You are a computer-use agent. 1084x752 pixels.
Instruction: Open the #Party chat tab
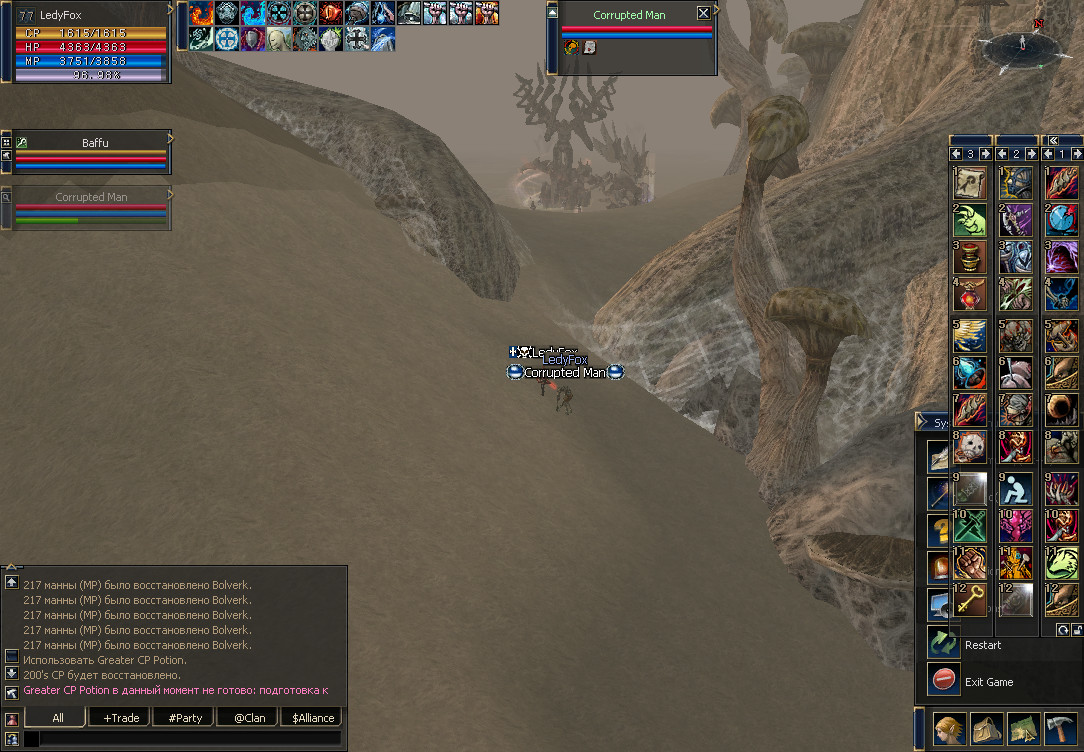click(184, 717)
